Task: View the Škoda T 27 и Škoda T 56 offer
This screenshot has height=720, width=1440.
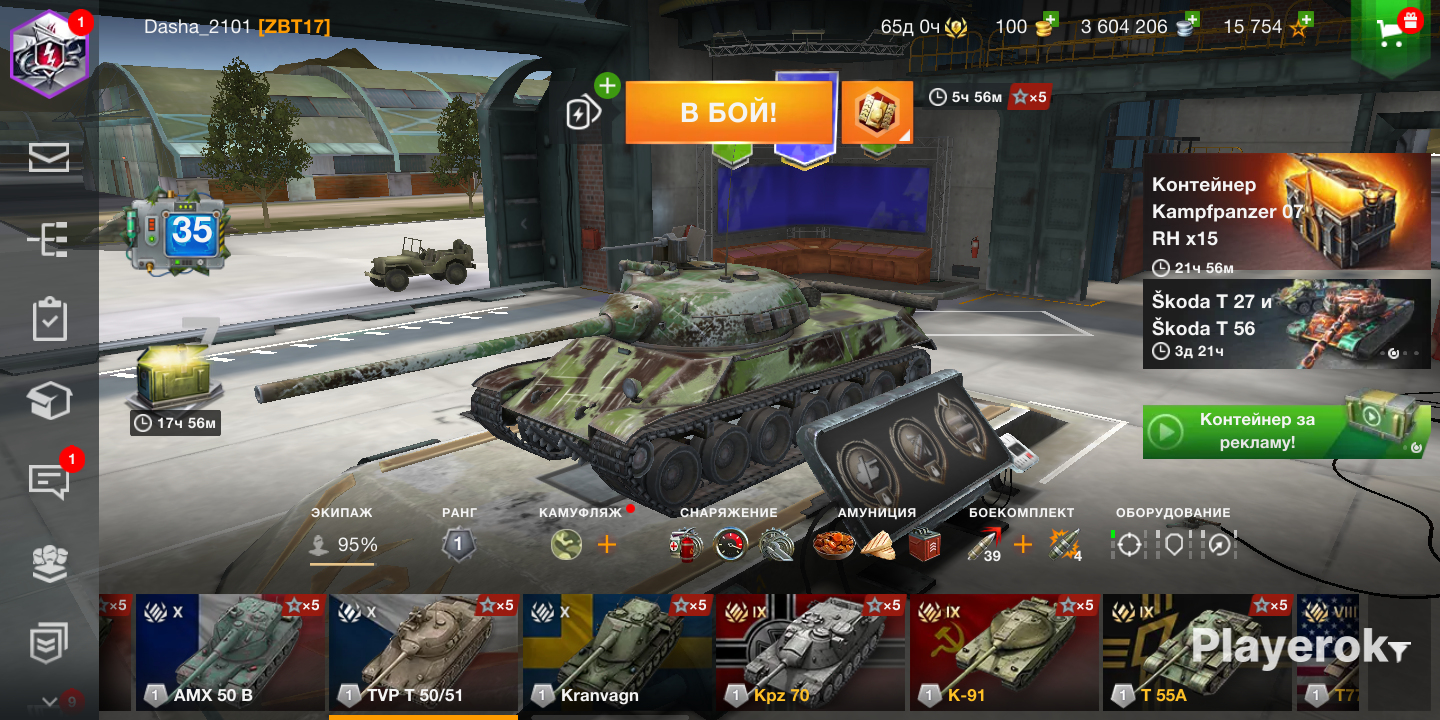Action: pos(1286,324)
